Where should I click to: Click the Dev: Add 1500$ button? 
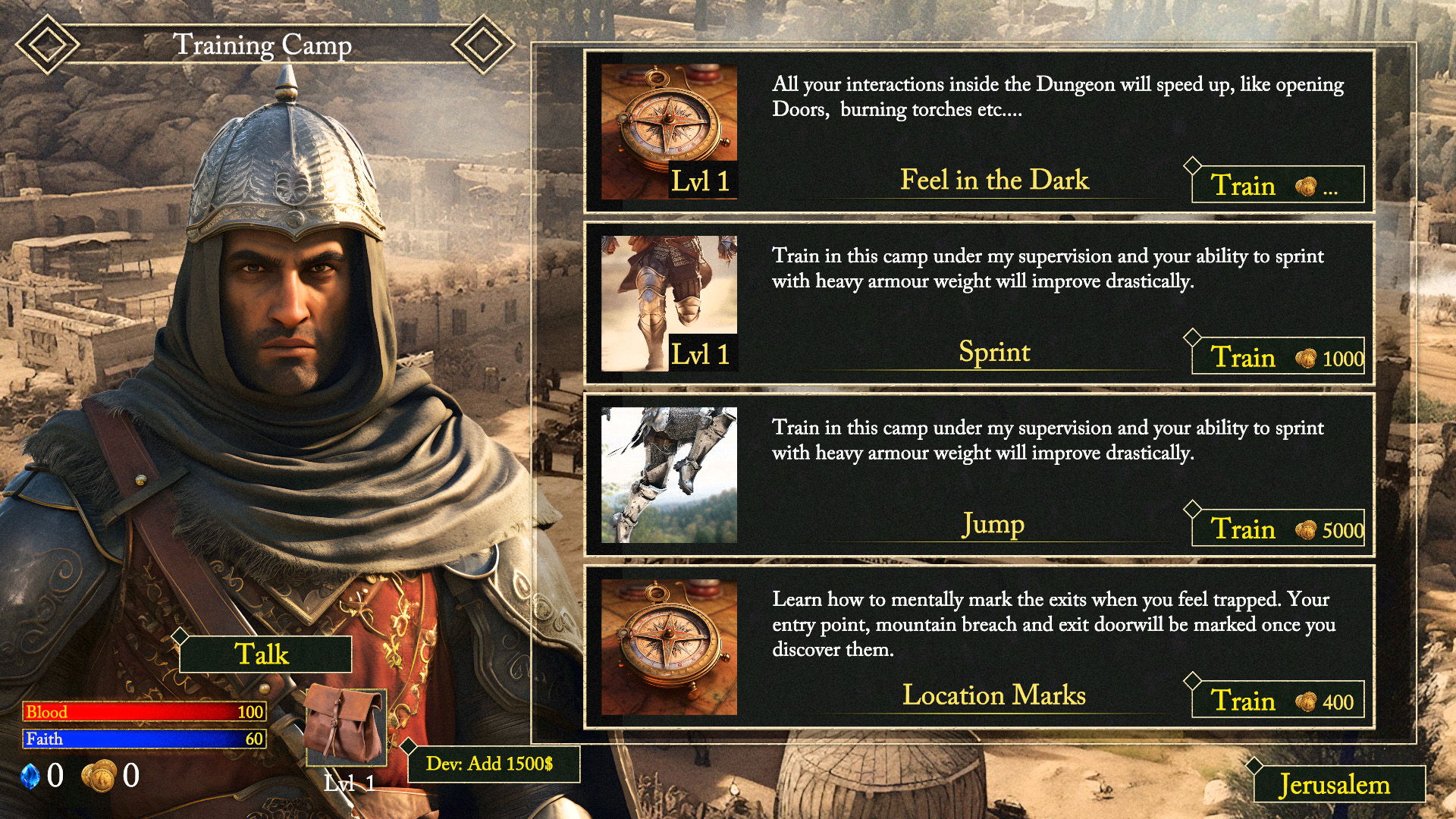tap(493, 765)
